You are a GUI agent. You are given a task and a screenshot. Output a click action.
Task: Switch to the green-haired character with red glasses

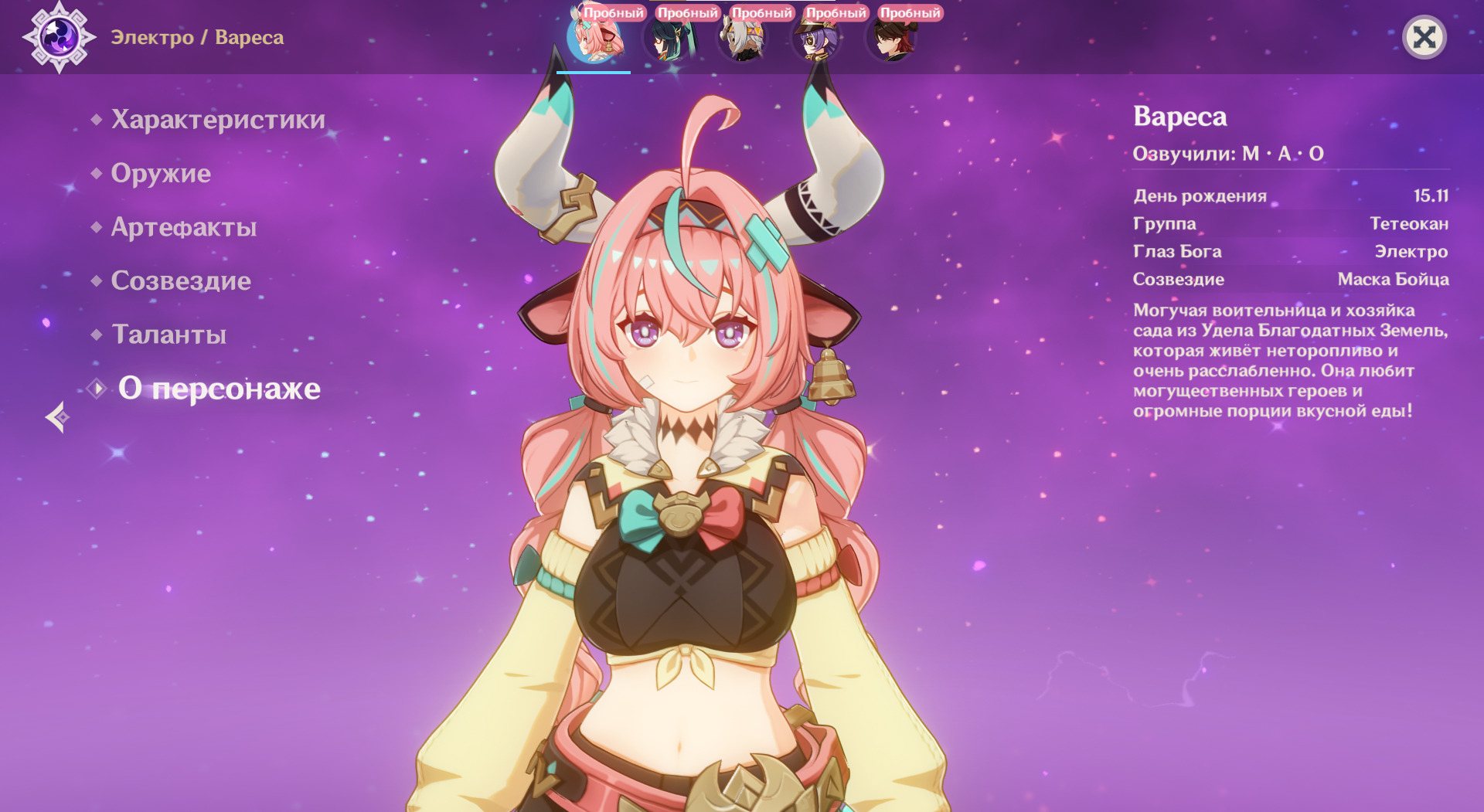coord(668,39)
